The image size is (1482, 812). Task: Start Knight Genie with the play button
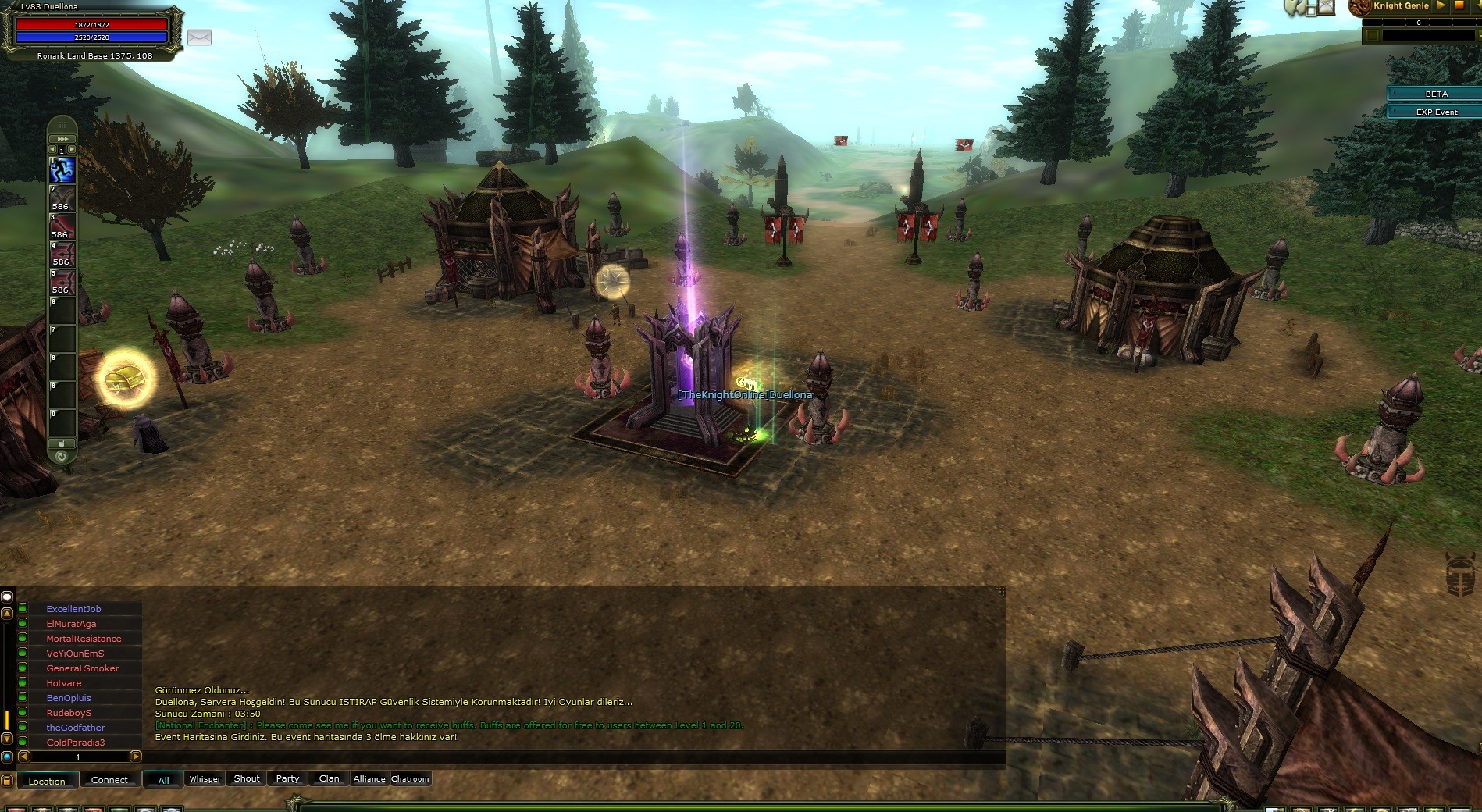click(1441, 5)
